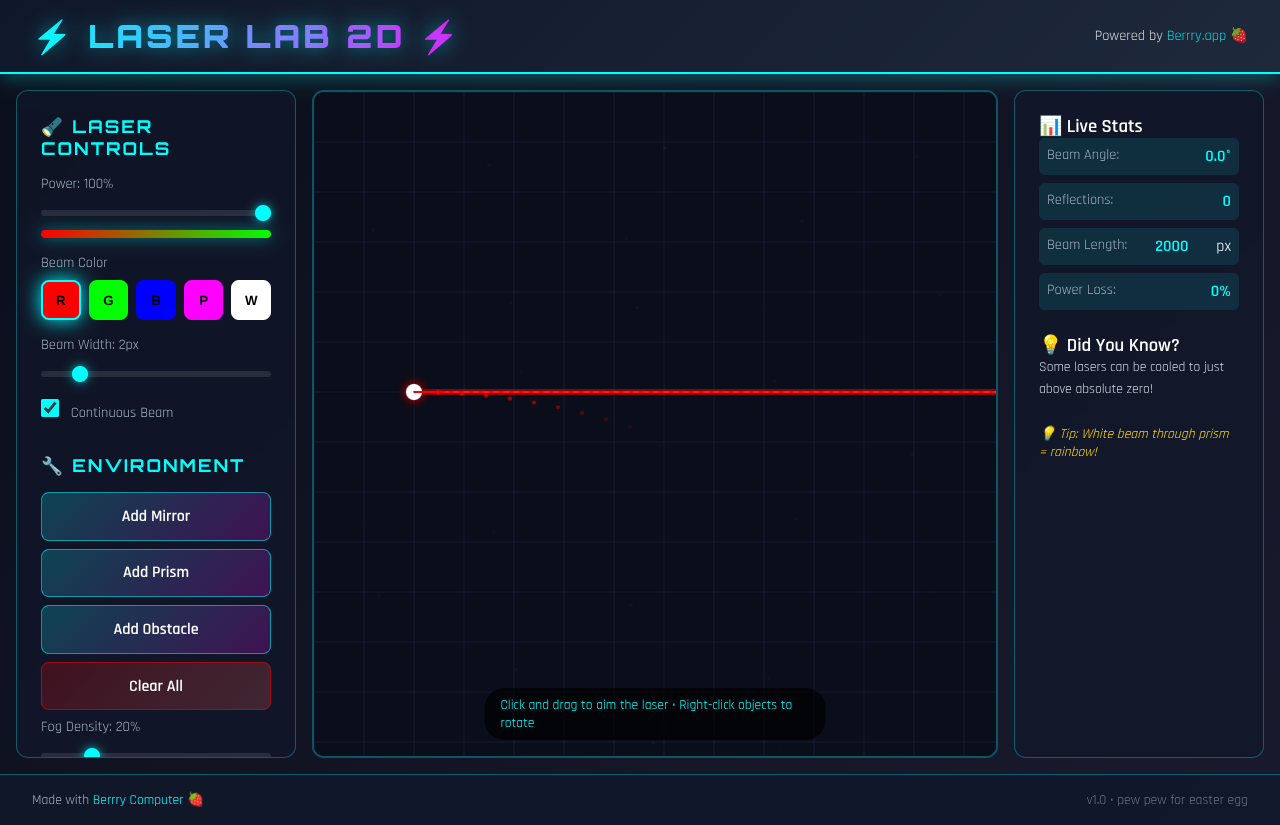Viewport: 1280px width, 825px height.
Task: Click the flashlight icon beside Laser Controls
Action: pos(51,127)
